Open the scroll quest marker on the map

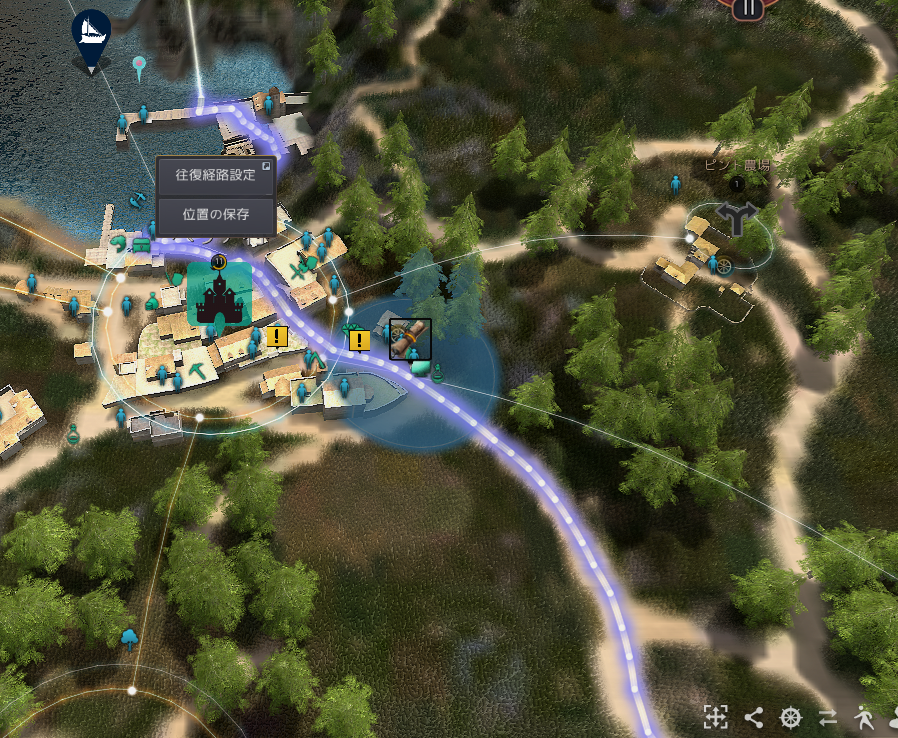point(410,339)
